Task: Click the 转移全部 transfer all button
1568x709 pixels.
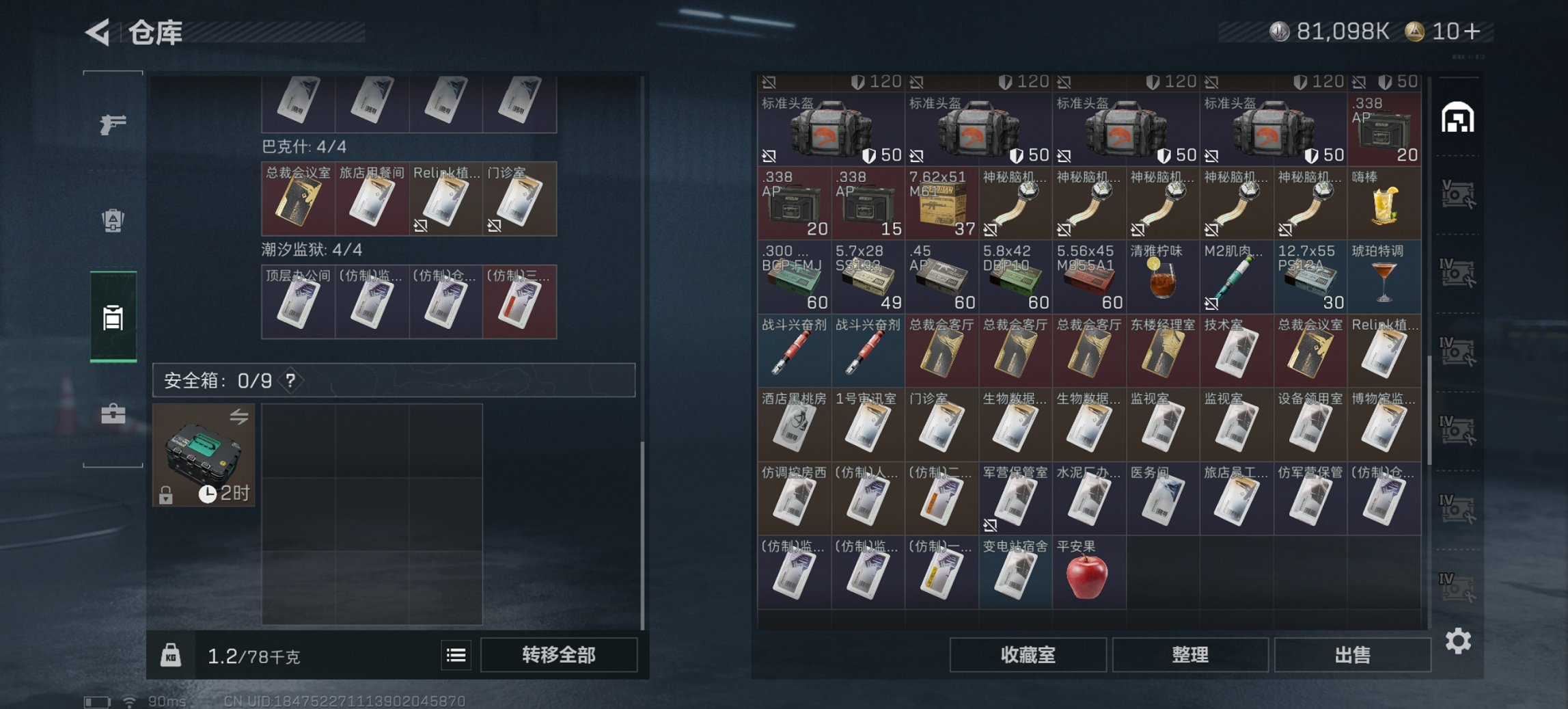Action: point(559,655)
